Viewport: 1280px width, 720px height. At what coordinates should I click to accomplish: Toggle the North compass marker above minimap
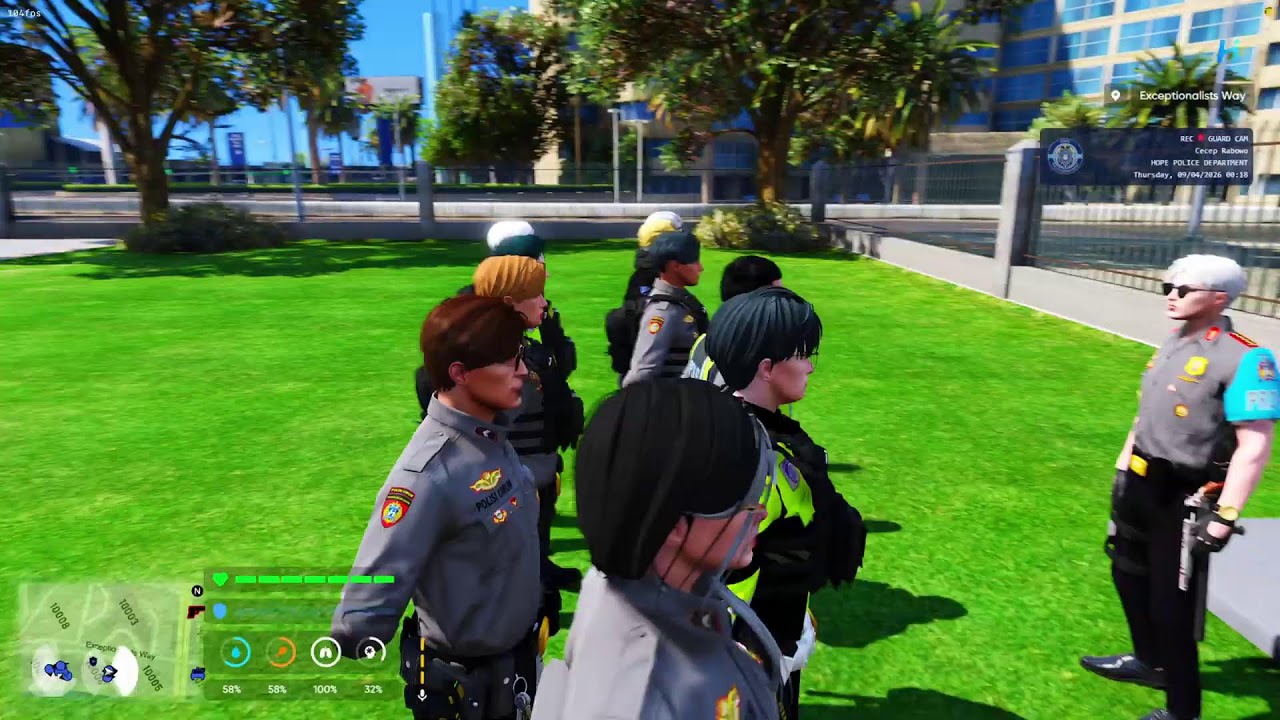click(197, 591)
